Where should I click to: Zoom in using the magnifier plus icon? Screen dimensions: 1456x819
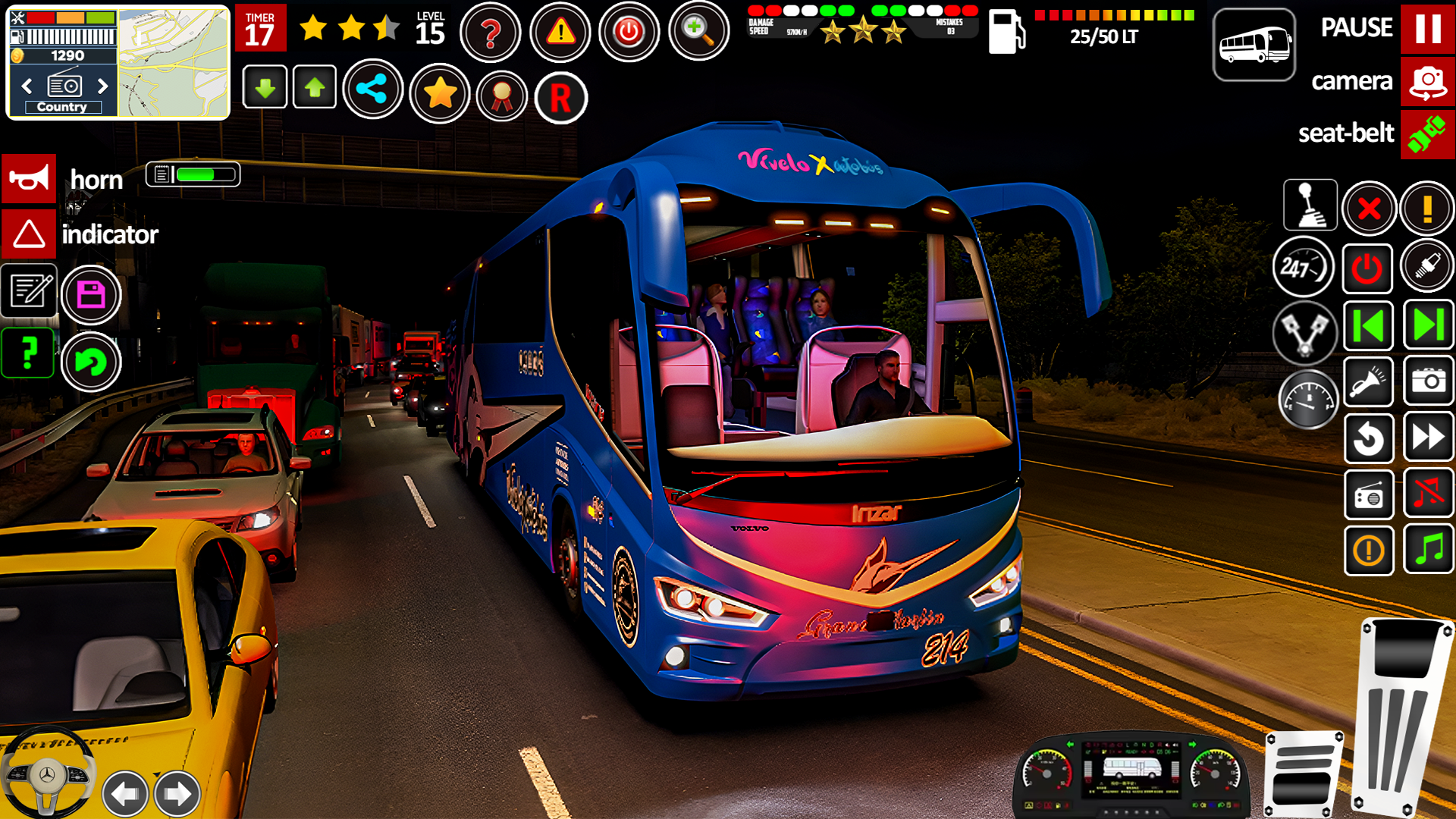(698, 30)
